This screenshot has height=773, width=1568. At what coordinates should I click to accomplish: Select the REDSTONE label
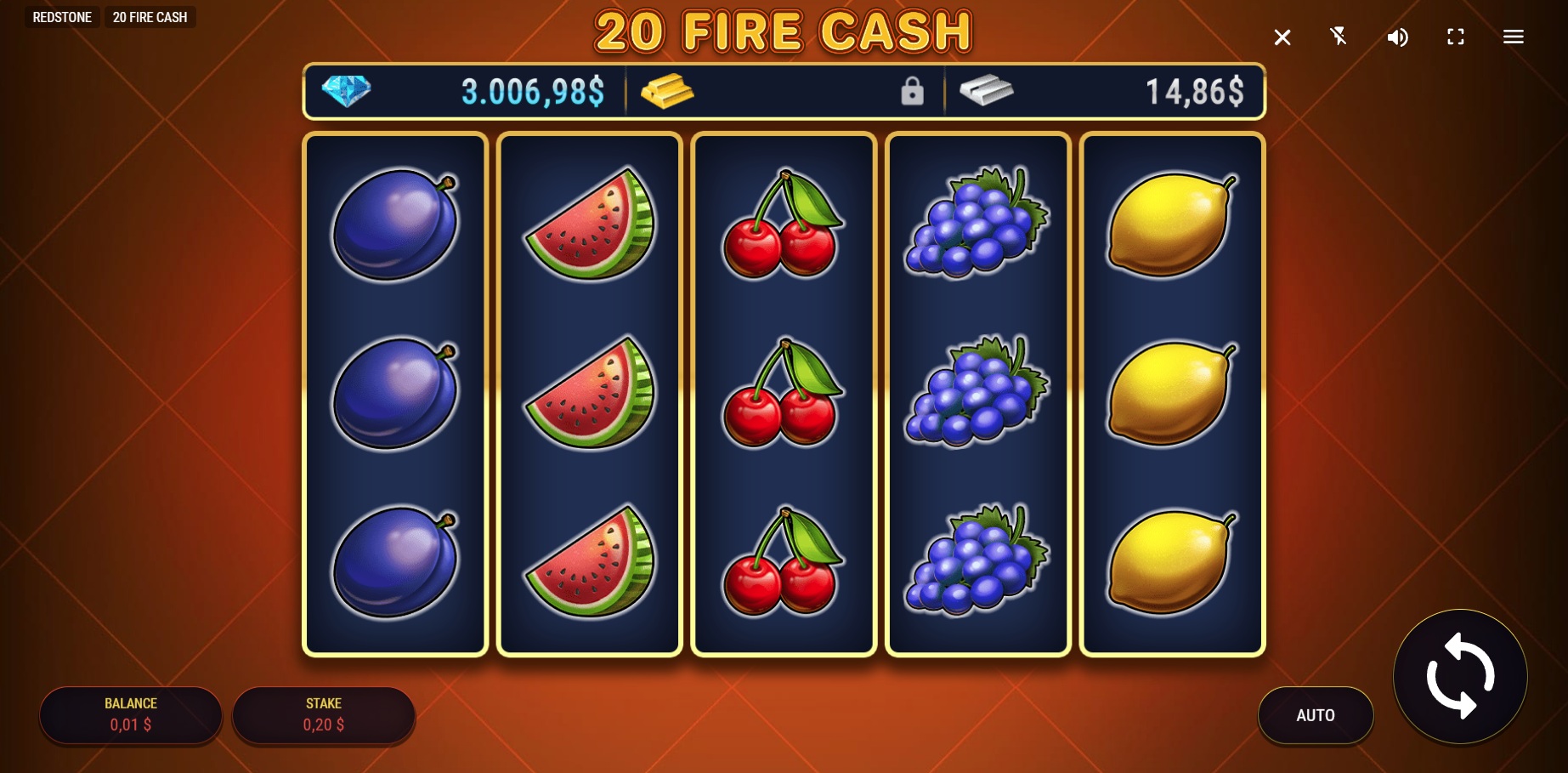pos(61,16)
